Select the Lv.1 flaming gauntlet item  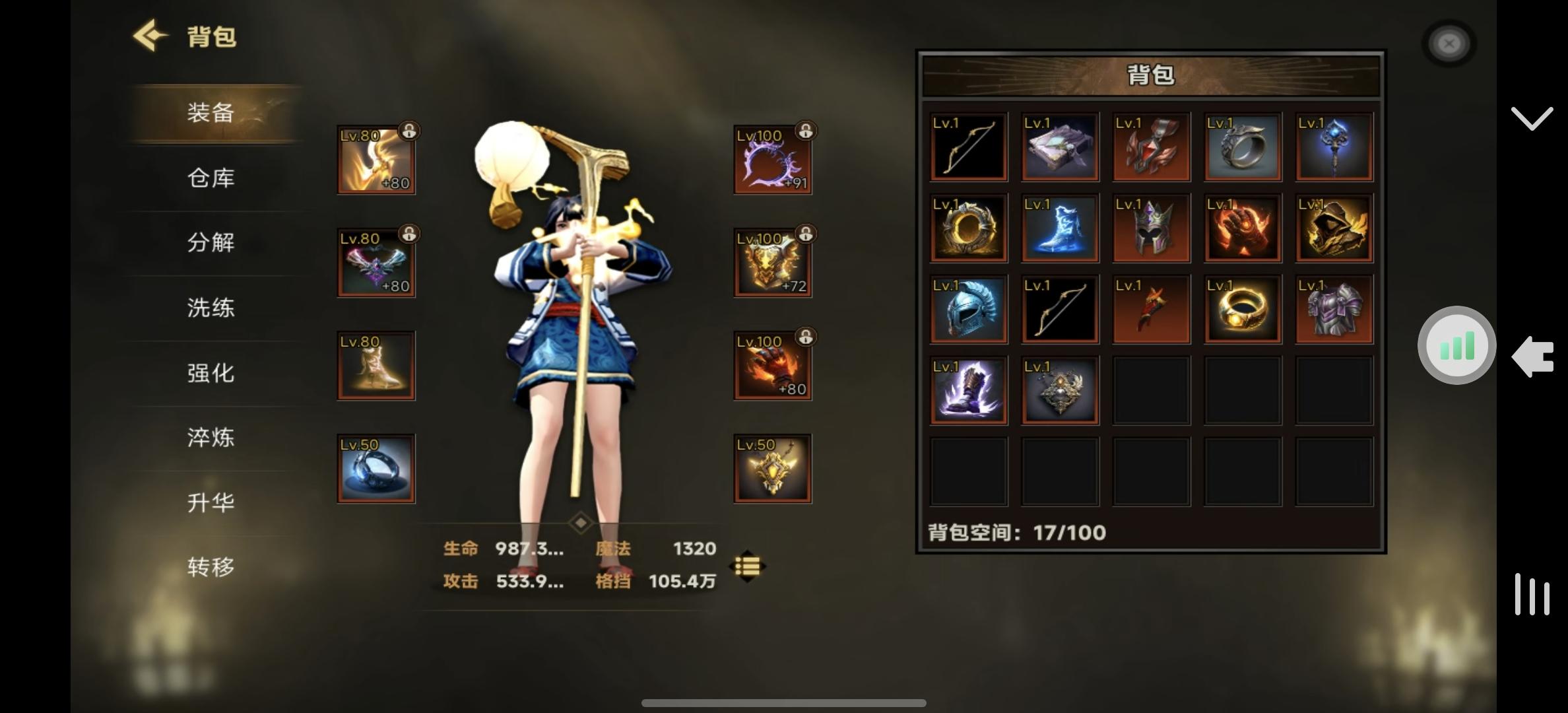click(1242, 227)
